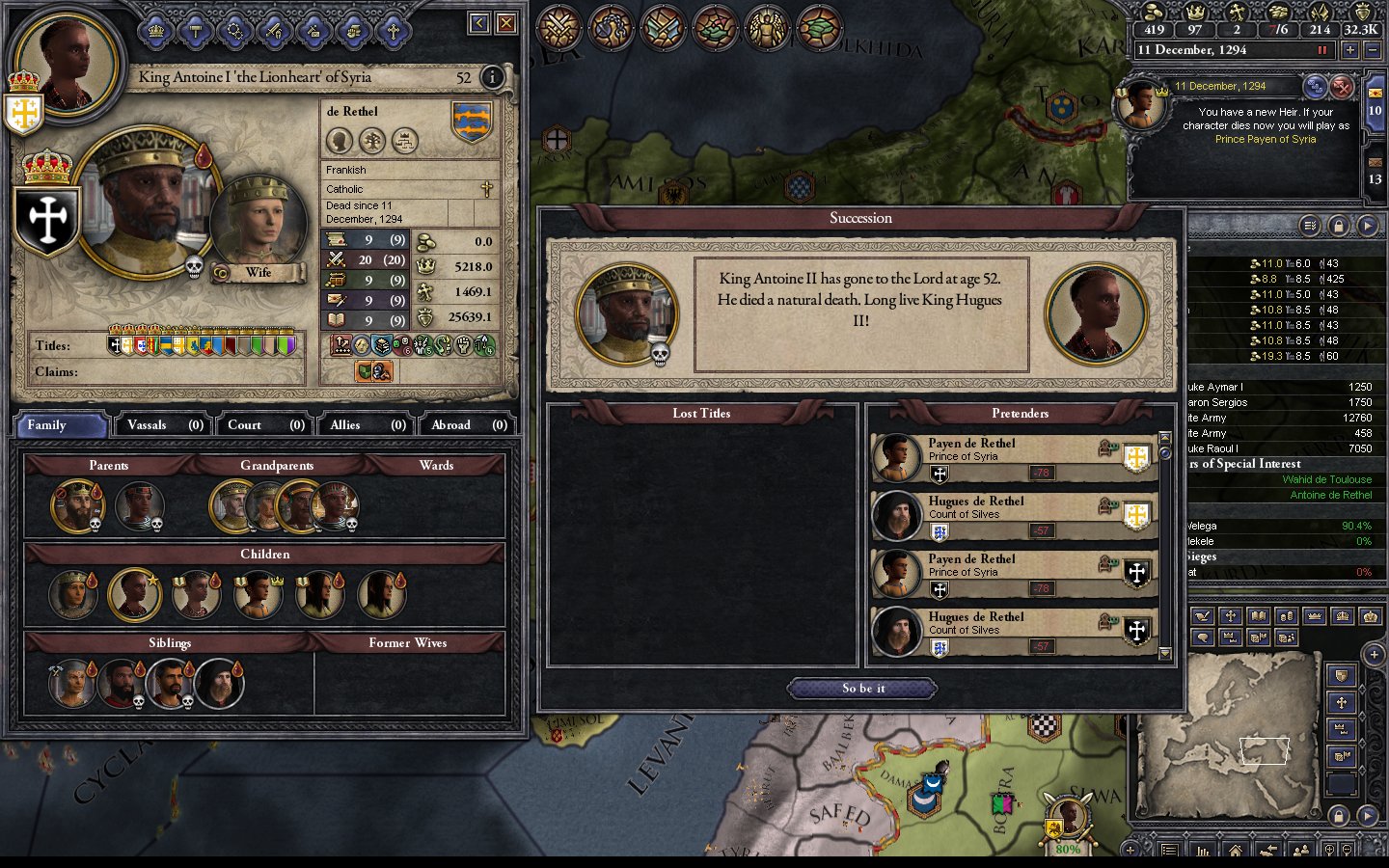Screen dimensions: 1389x868
Task: Confirm succession with So be it
Action: [x=862, y=688]
